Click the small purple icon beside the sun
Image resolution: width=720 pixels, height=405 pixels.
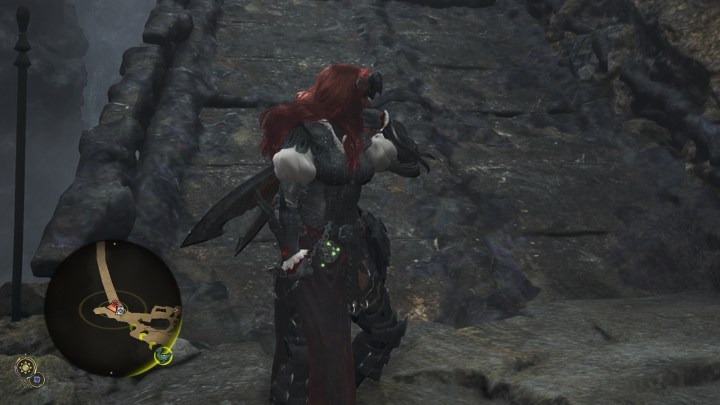click(36, 380)
